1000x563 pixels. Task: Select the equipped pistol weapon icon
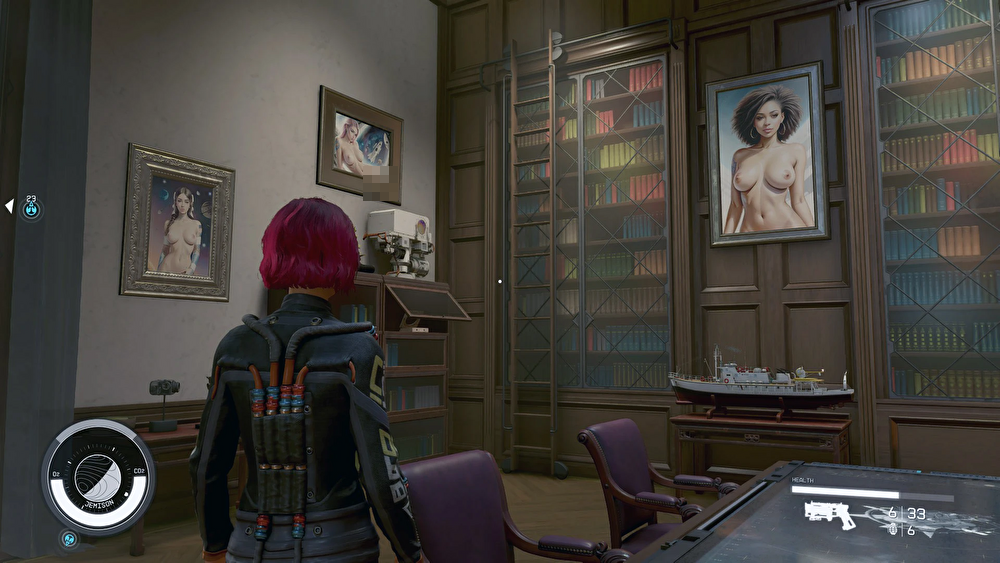coord(830,515)
